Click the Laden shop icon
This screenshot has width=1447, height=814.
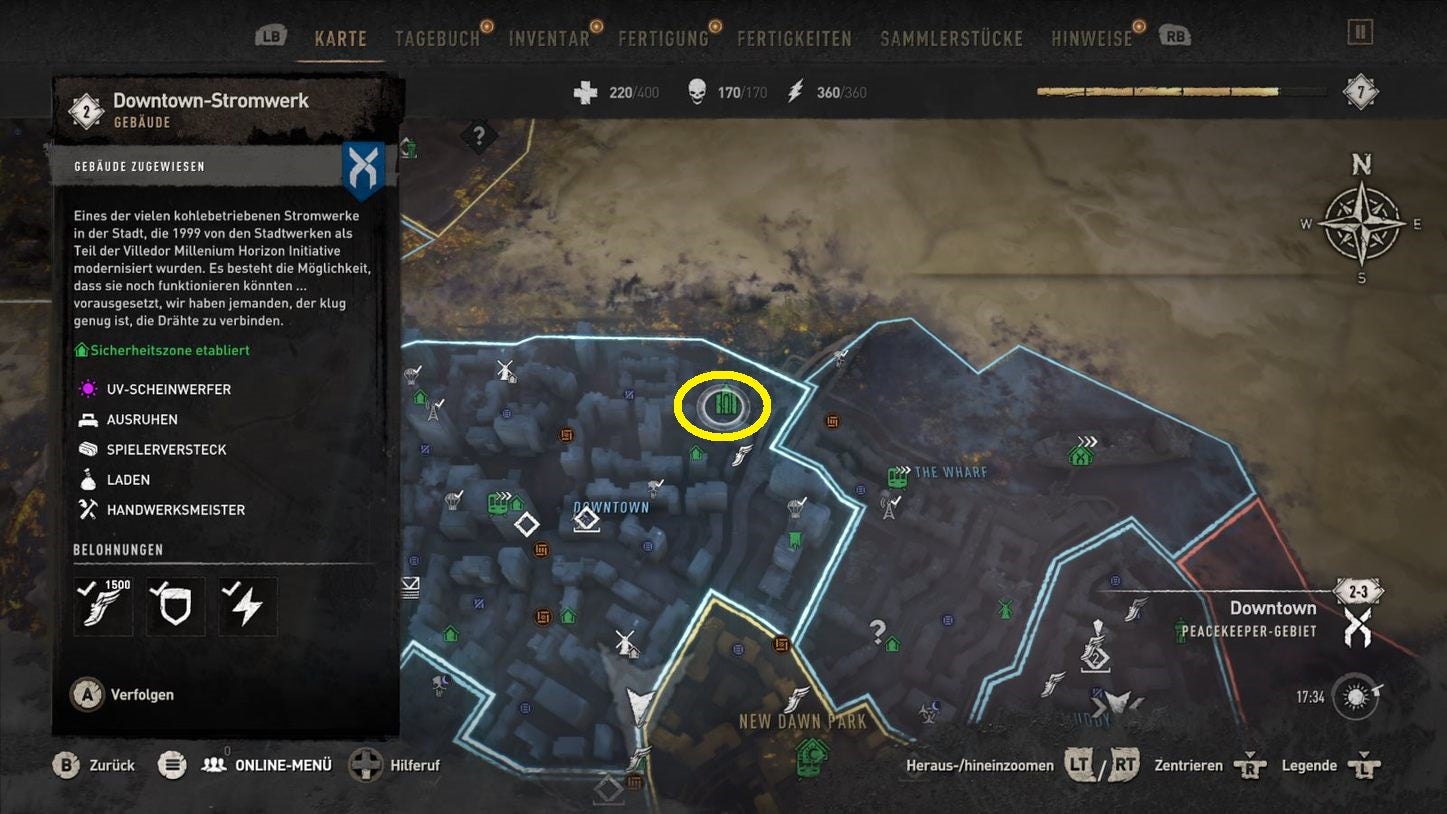[89, 479]
